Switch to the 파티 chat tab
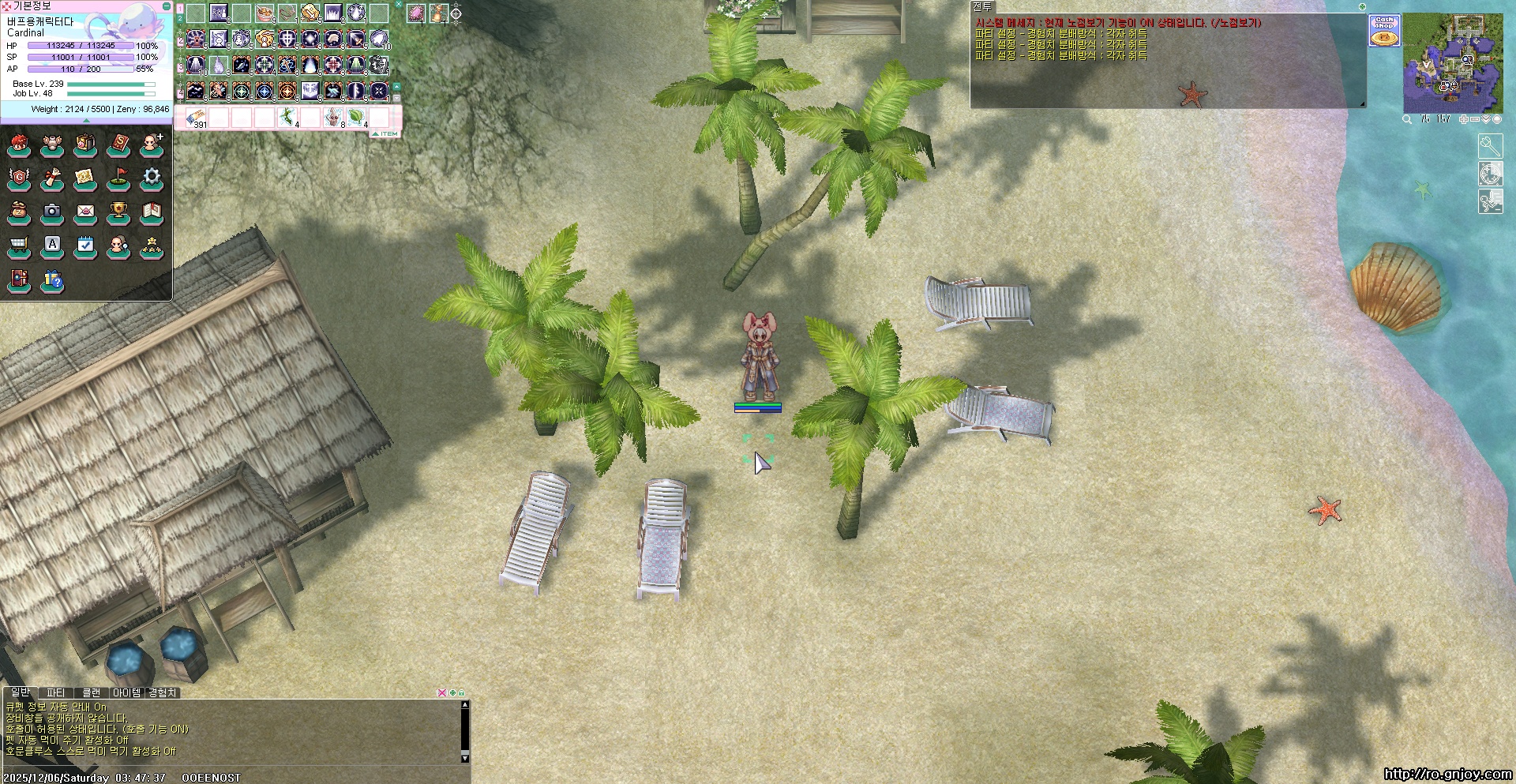Viewport: 1516px width, 784px height. pos(55,693)
